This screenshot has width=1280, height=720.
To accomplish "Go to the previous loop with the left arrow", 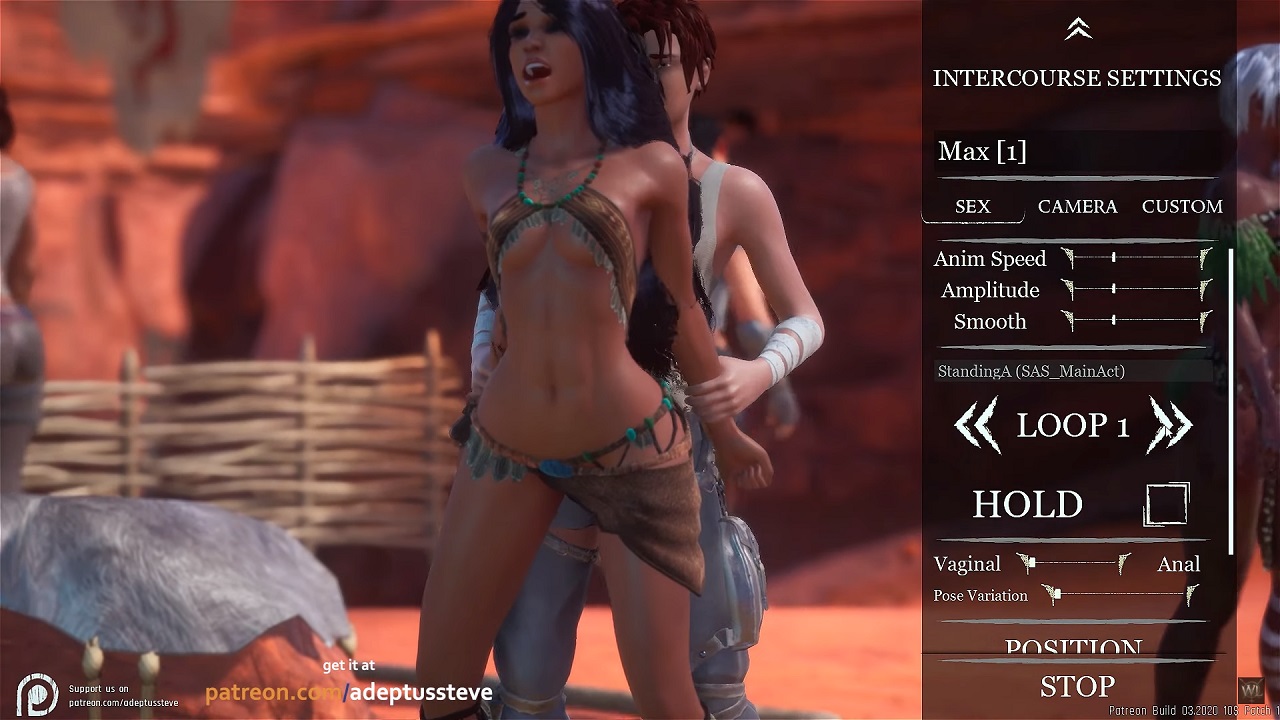I will tap(976, 425).
